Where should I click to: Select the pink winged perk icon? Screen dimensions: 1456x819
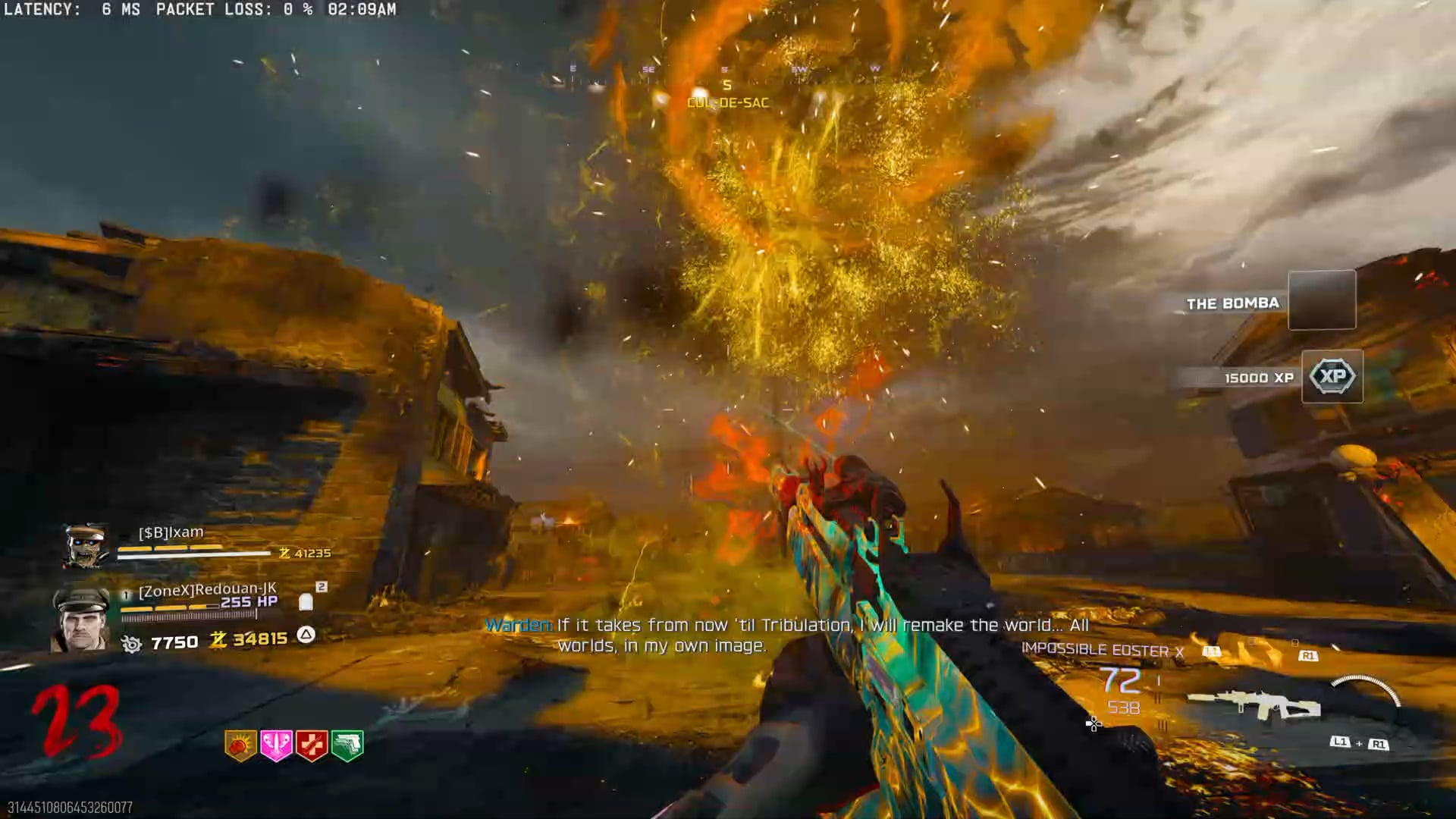(x=276, y=745)
